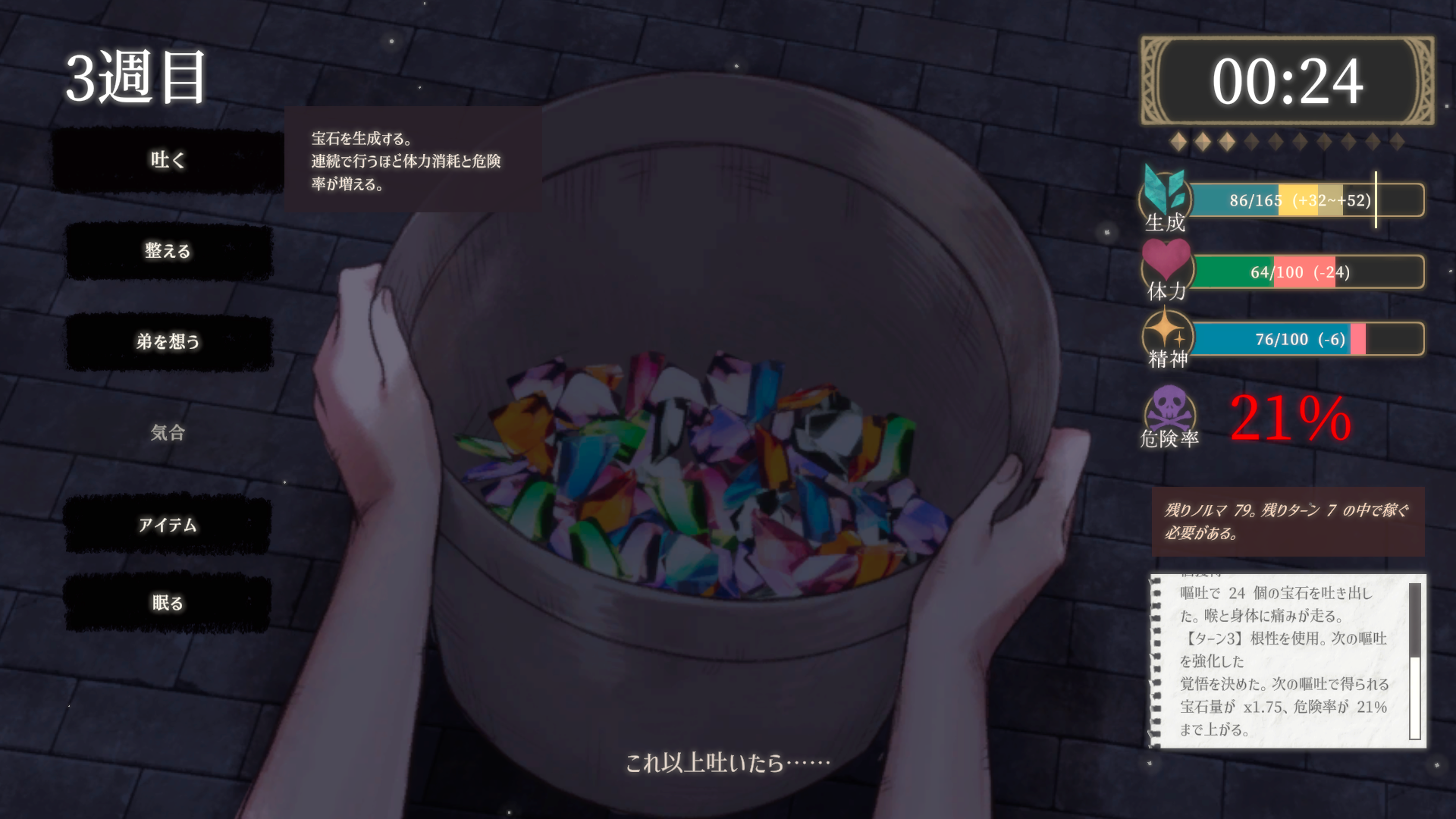Viewport: 1456px width, 819px height.
Task: Select the 整える command
Action: (x=168, y=251)
